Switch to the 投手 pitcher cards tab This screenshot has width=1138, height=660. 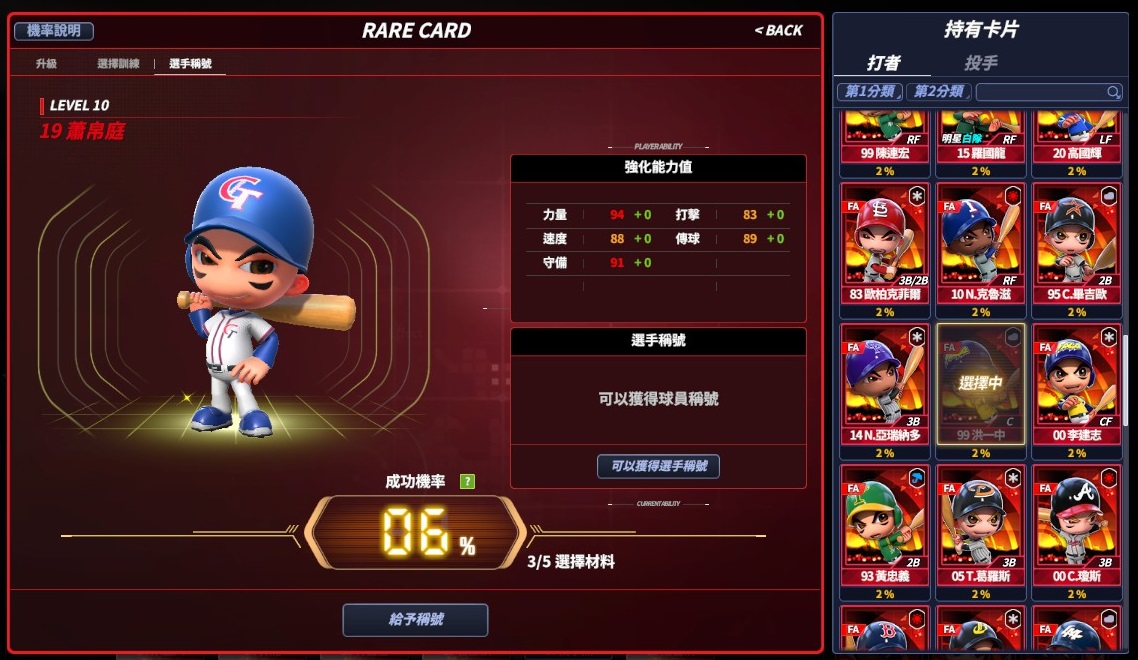coord(980,63)
